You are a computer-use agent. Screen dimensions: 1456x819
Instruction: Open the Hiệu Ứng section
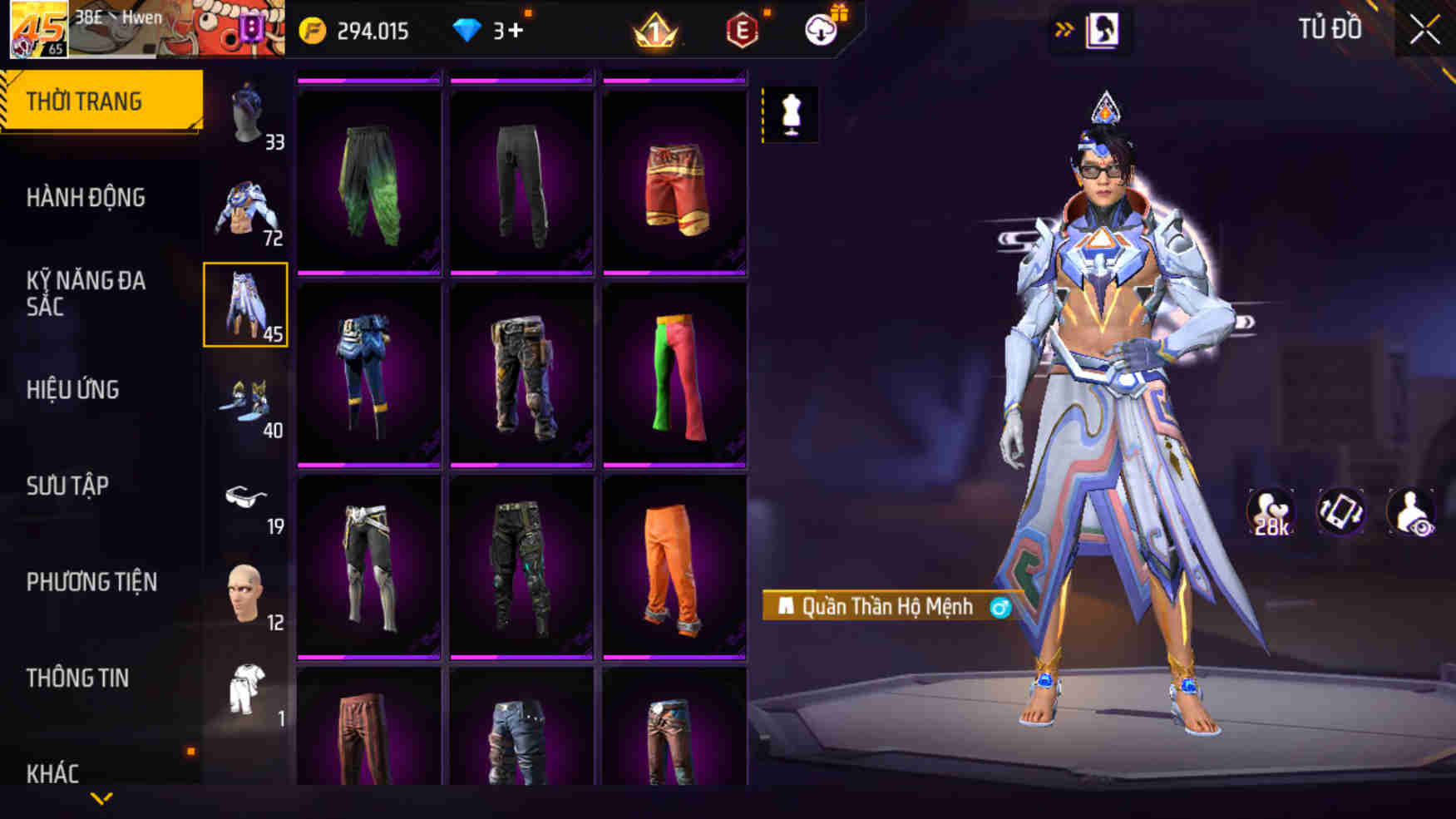click(73, 390)
